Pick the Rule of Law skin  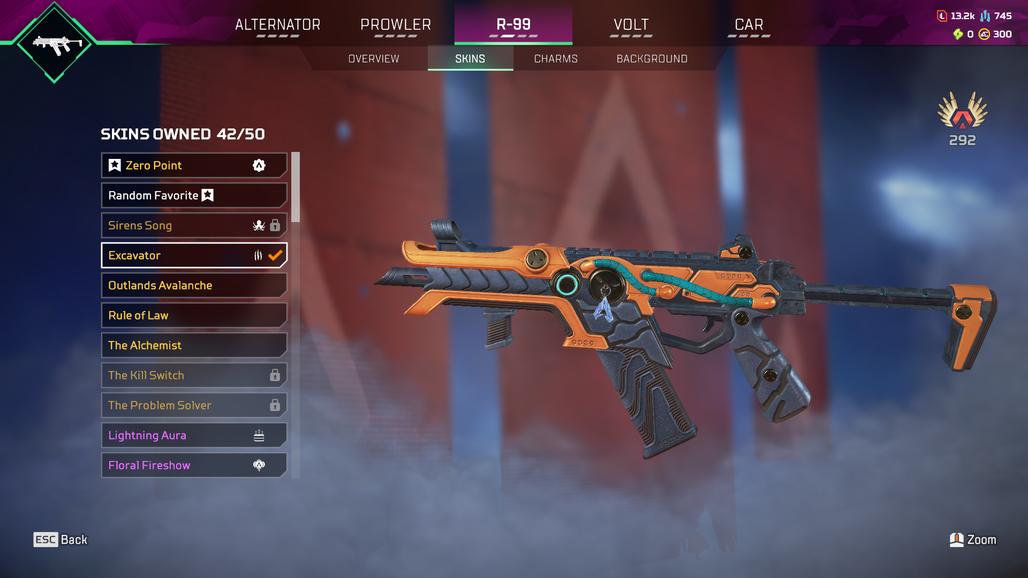[x=194, y=315]
